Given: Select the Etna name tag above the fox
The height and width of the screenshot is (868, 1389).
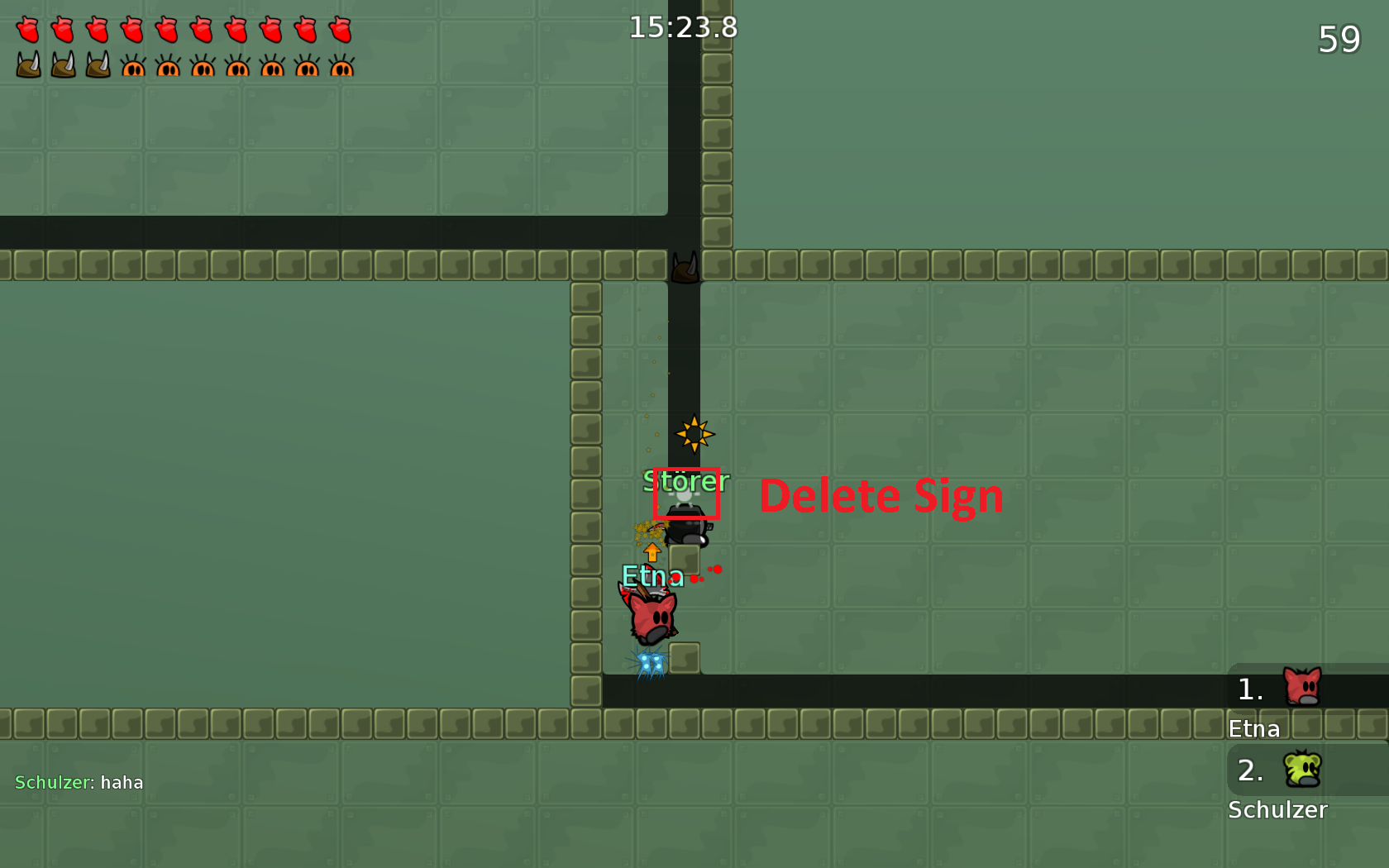Looking at the screenshot, I should click(652, 576).
